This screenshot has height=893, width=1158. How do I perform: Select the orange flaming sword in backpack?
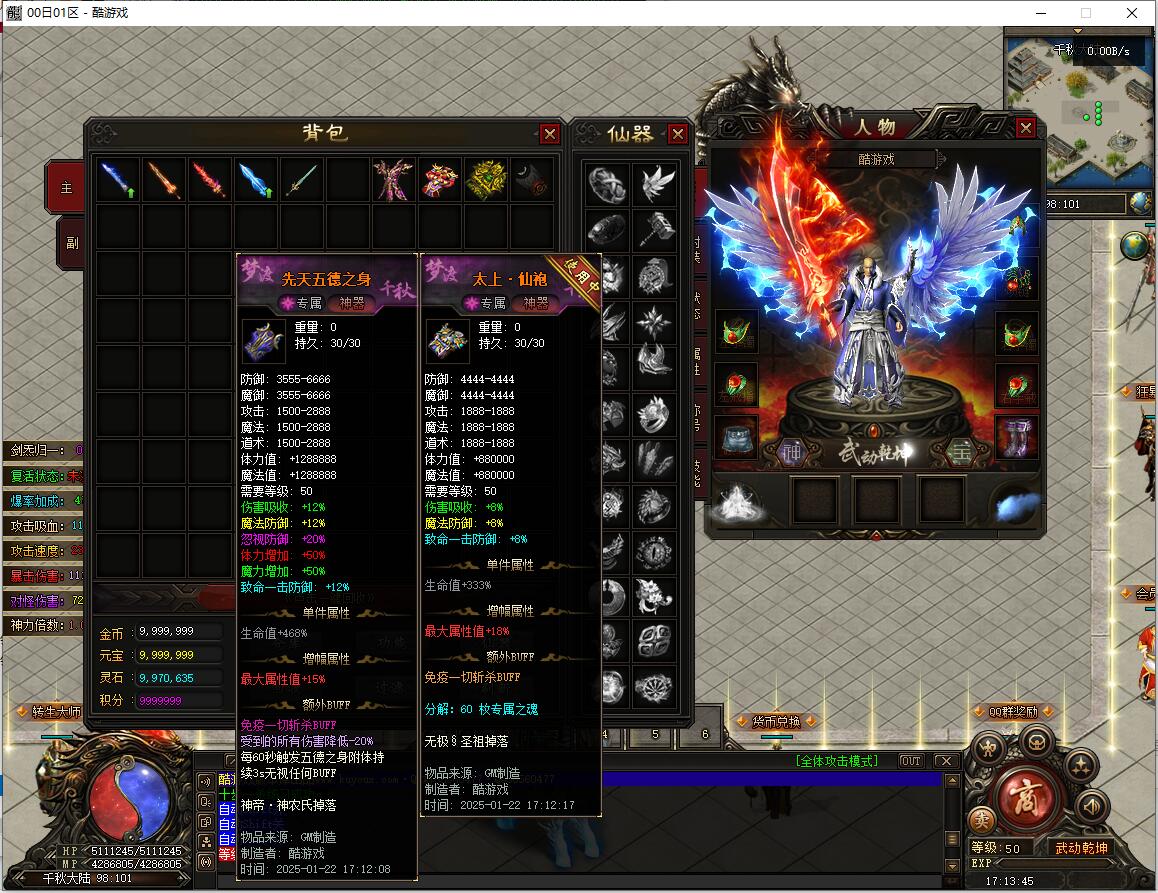[x=164, y=181]
